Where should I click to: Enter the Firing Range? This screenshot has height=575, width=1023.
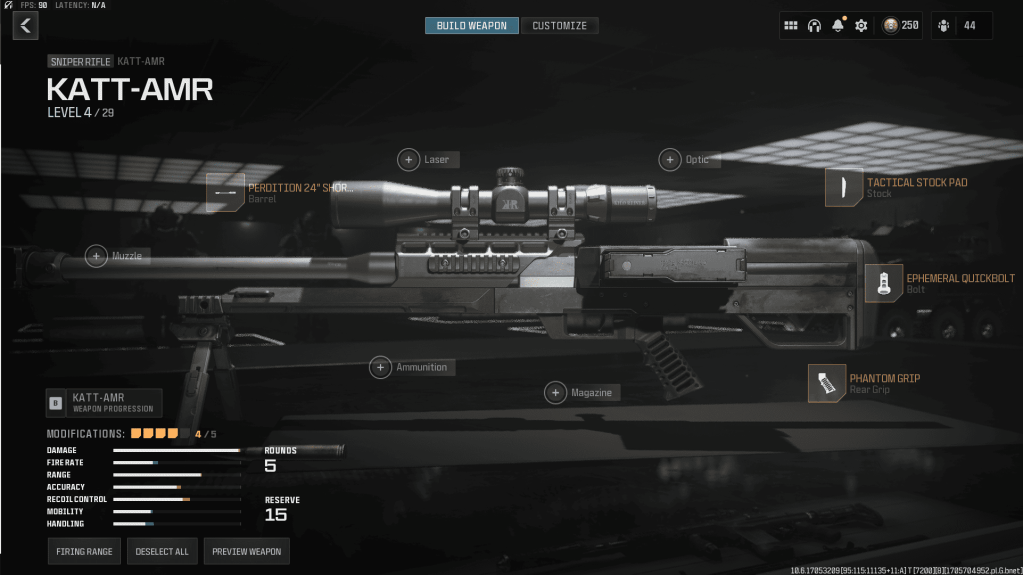point(84,551)
